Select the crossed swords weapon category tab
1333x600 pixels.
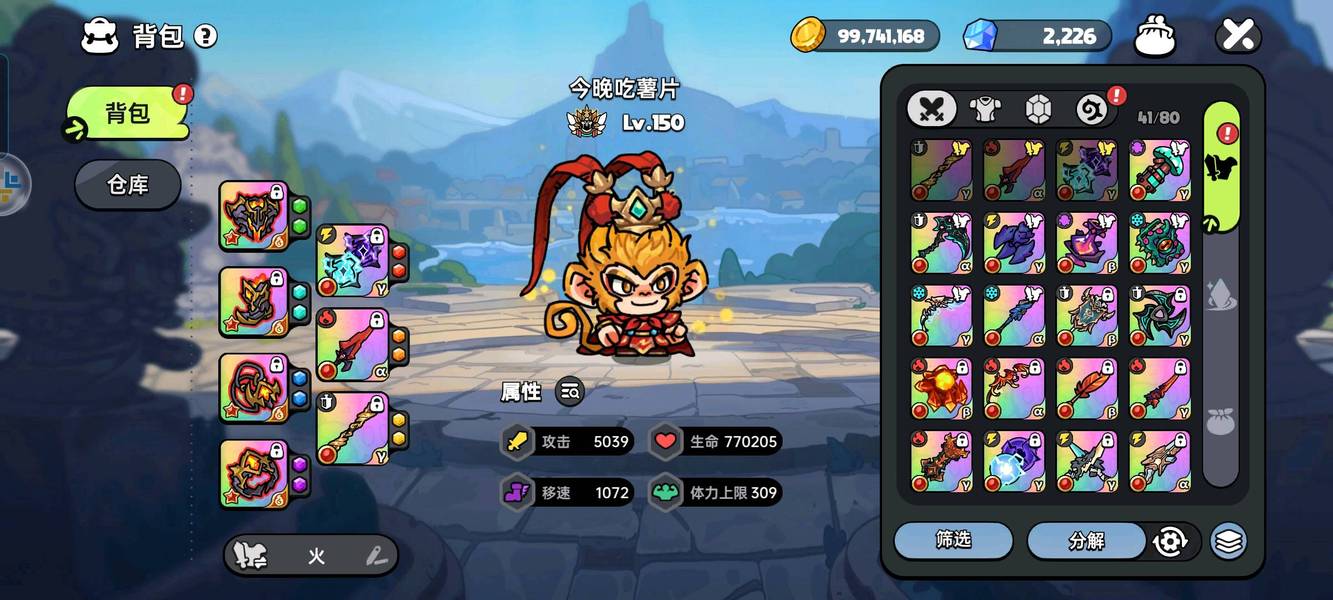tap(931, 108)
